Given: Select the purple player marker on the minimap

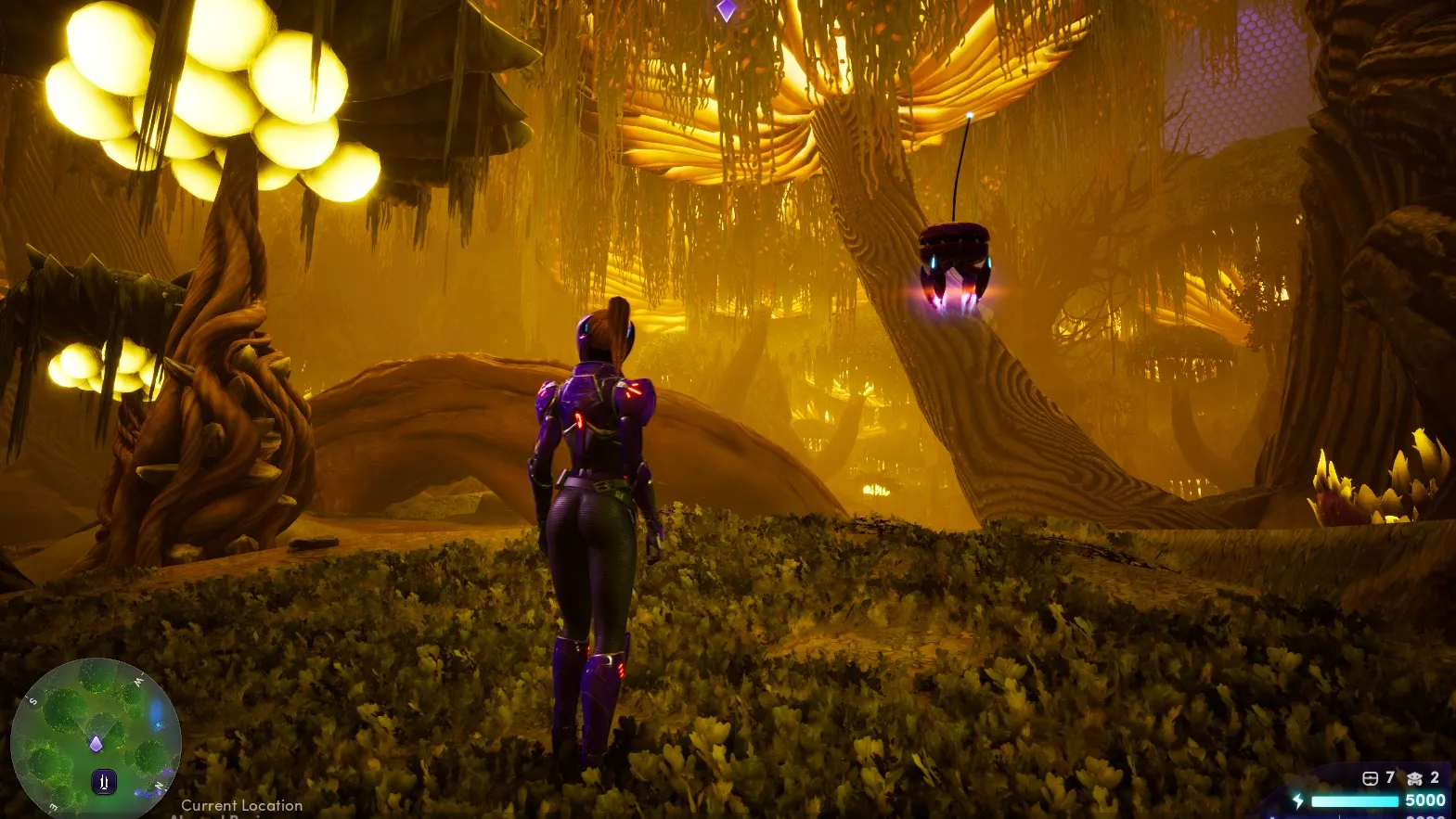Looking at the screenshot, I should [97, 743].
